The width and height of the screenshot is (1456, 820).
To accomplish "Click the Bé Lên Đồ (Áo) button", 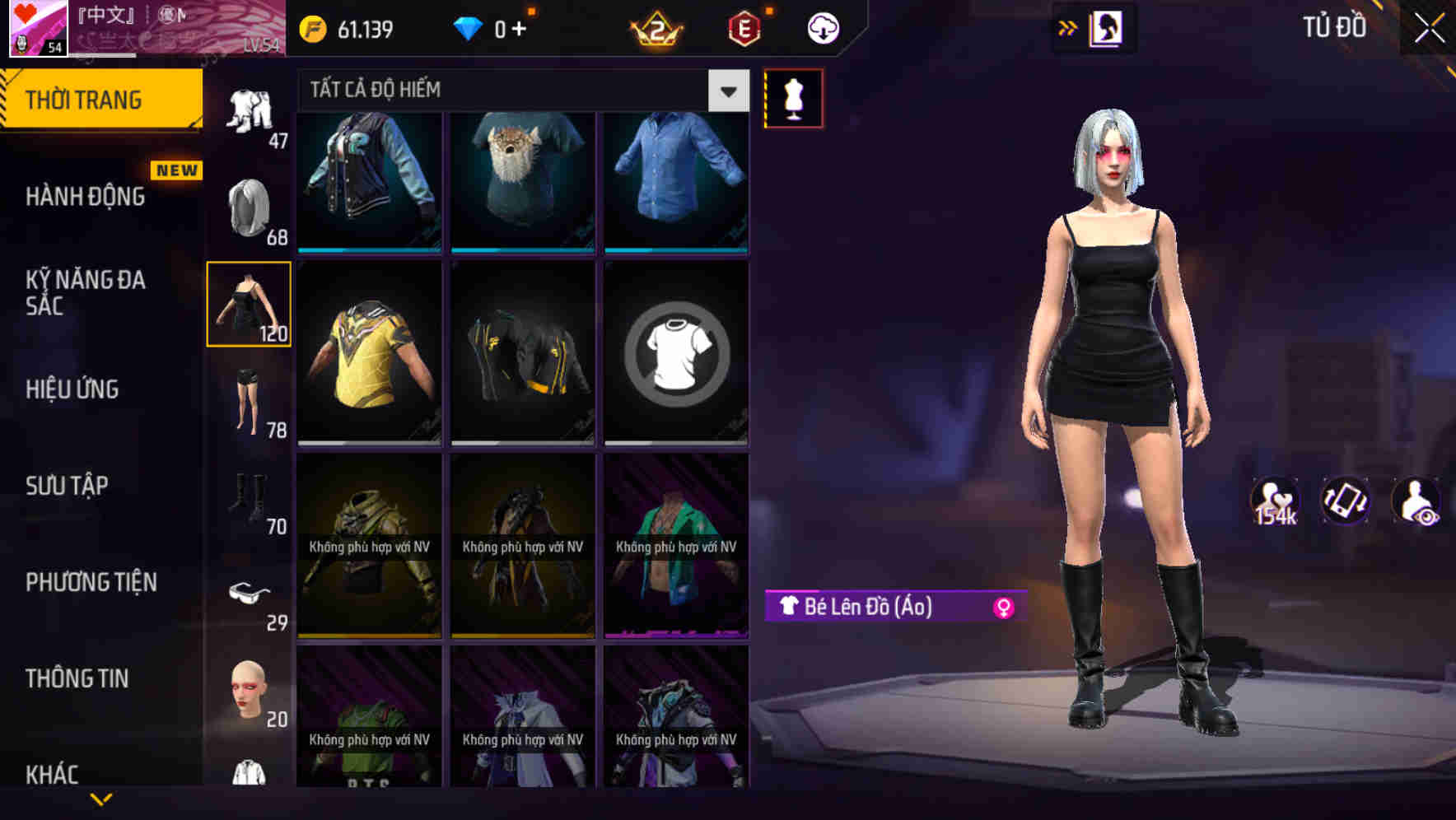I will (873, 608).
